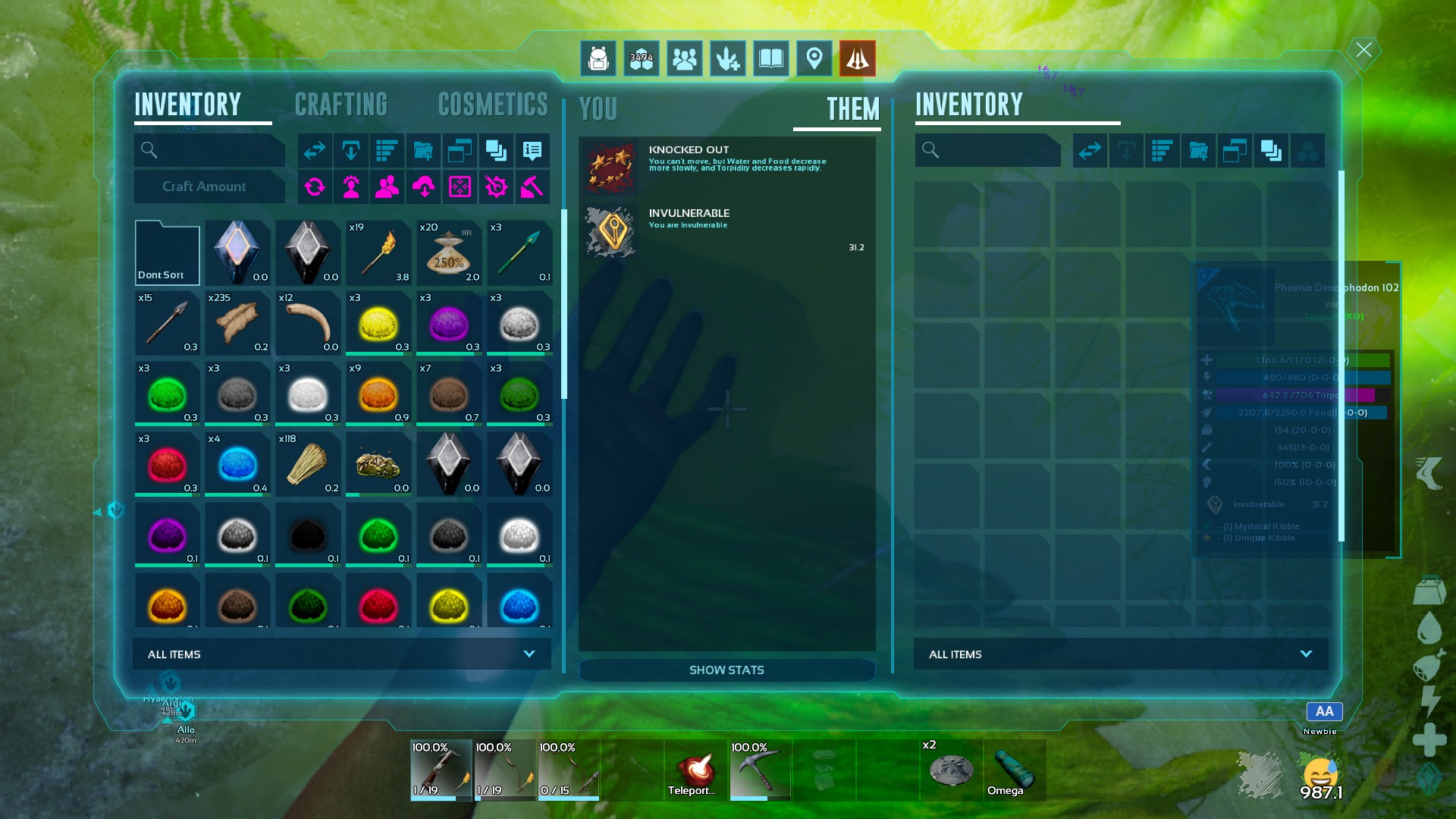Select the Omega hotbar item
This screenshot has width=1456, height=819.
pyautogui.click(x=1015, y=770)
